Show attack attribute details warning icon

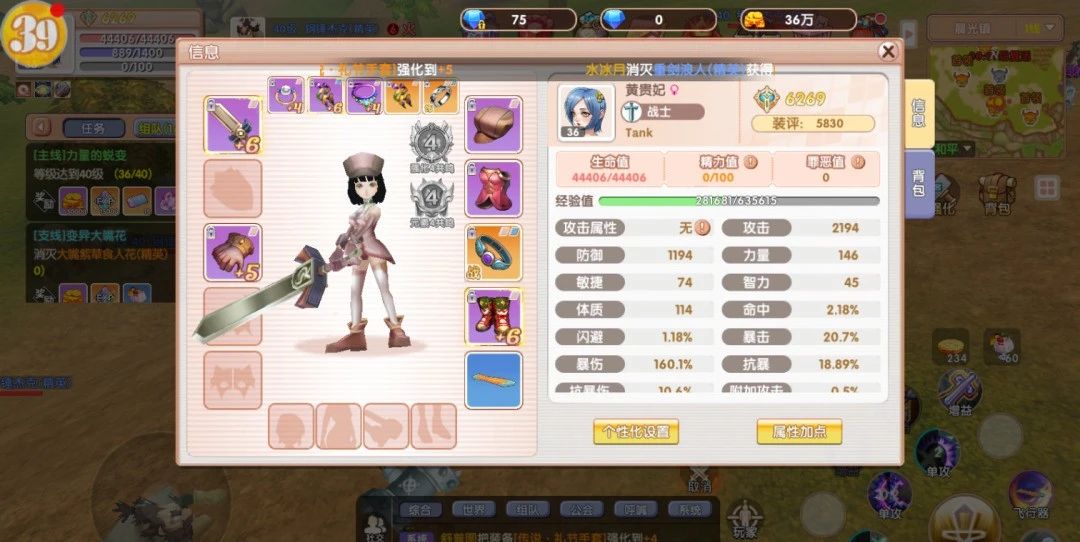[703, 228]
